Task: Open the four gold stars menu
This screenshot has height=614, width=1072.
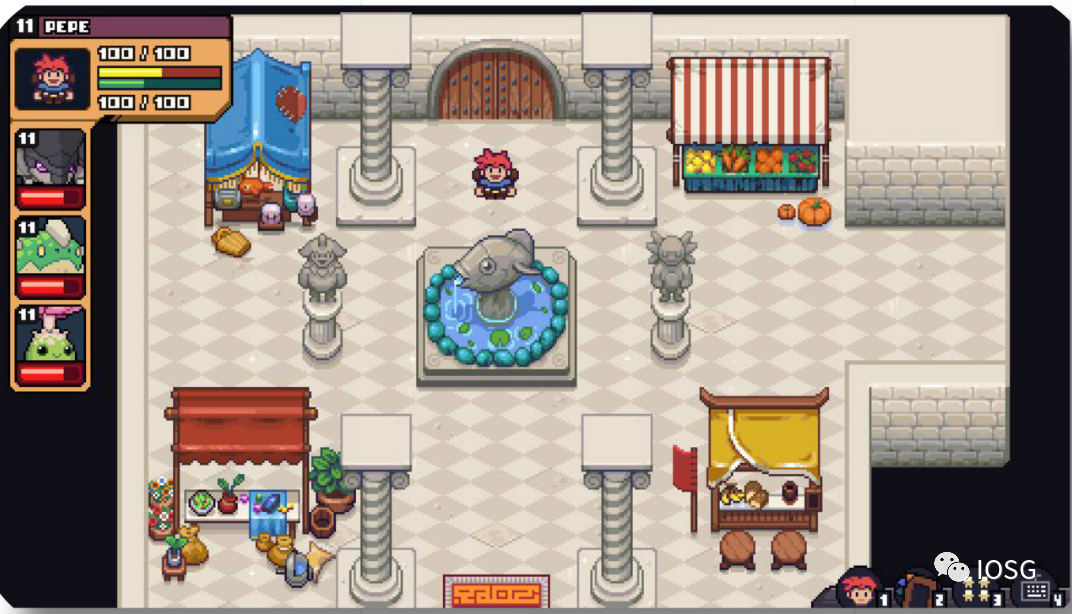Action: 977,590
